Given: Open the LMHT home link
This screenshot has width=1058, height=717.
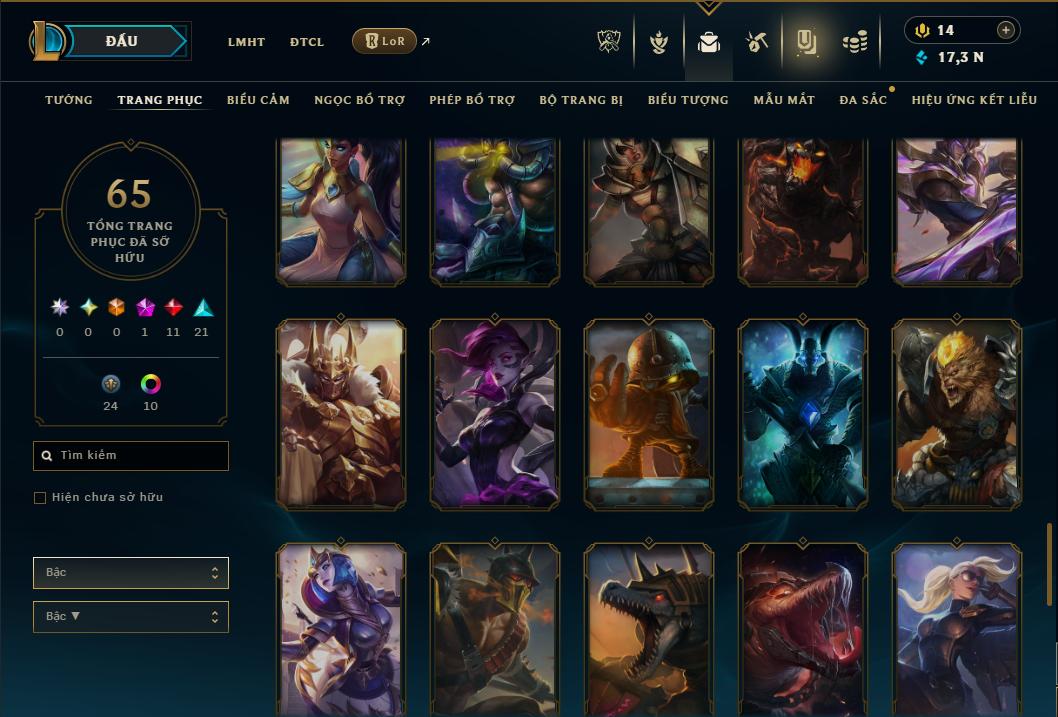Looking at the screenshot, I should (x=246, y=42).
